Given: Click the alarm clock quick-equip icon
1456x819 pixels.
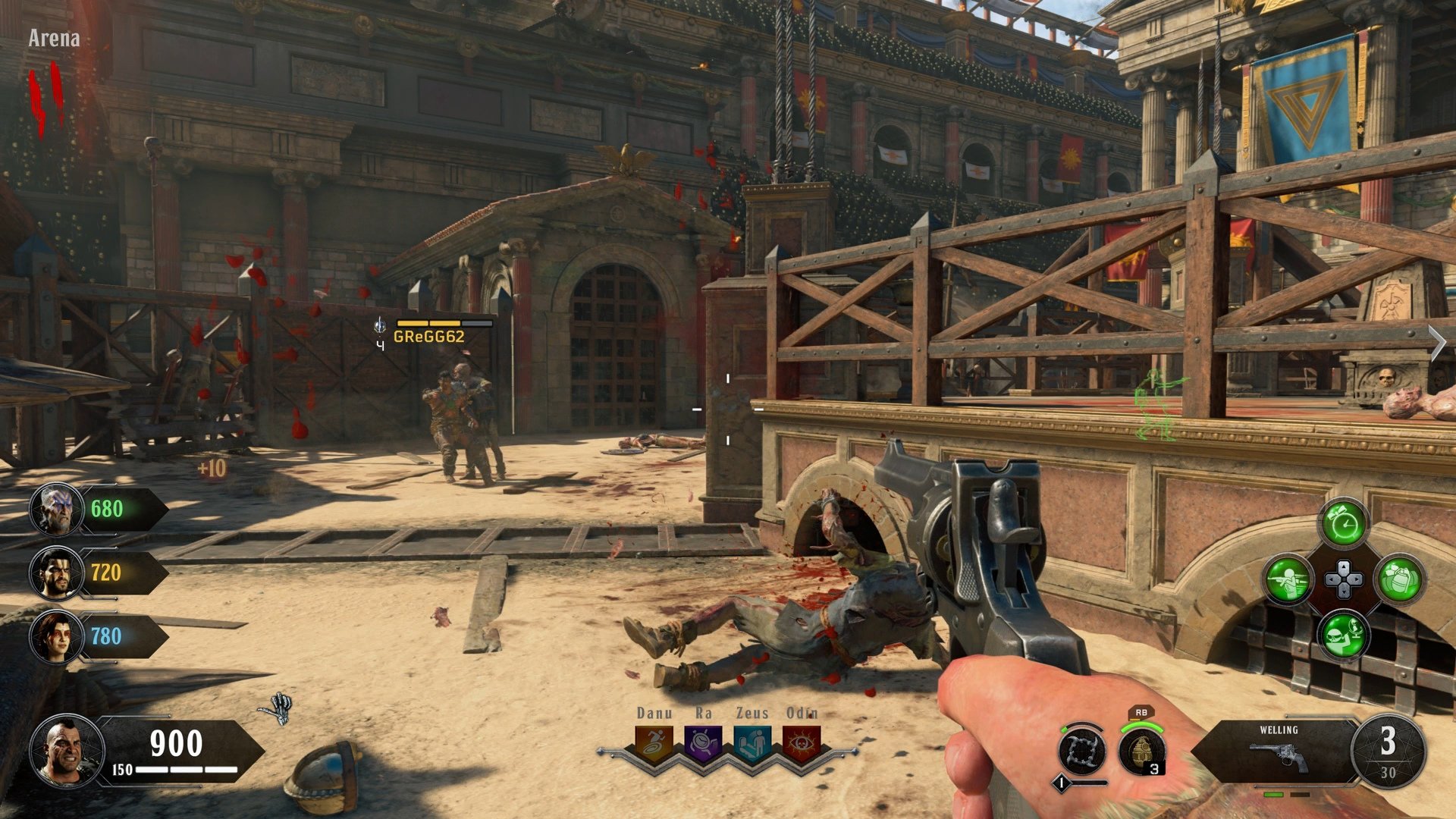Looking at the screenshot, I should 1344,525.
